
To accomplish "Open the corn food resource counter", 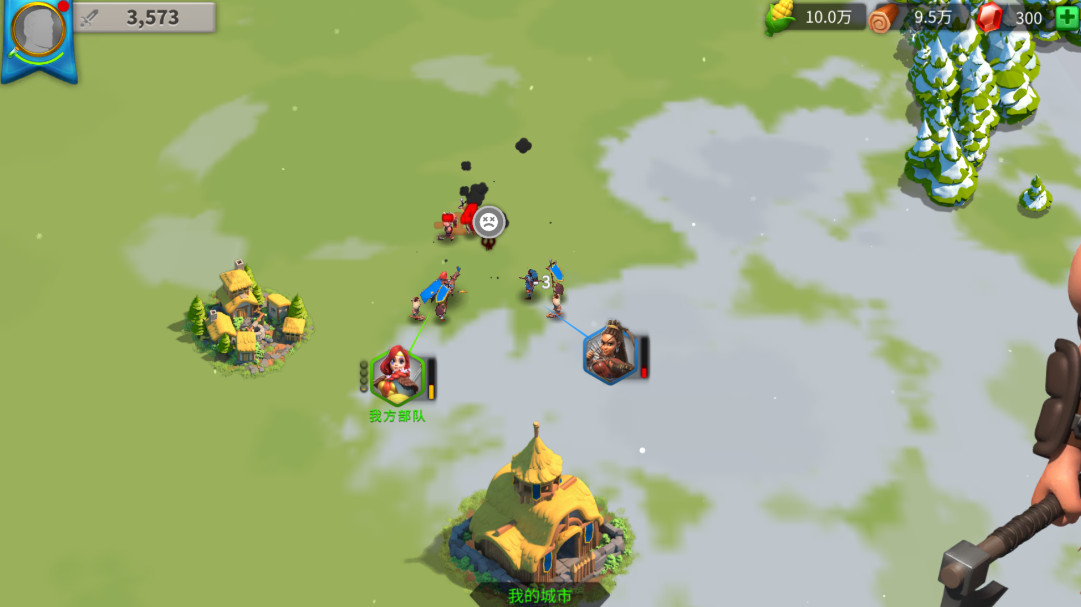I will tap(816, 17).
